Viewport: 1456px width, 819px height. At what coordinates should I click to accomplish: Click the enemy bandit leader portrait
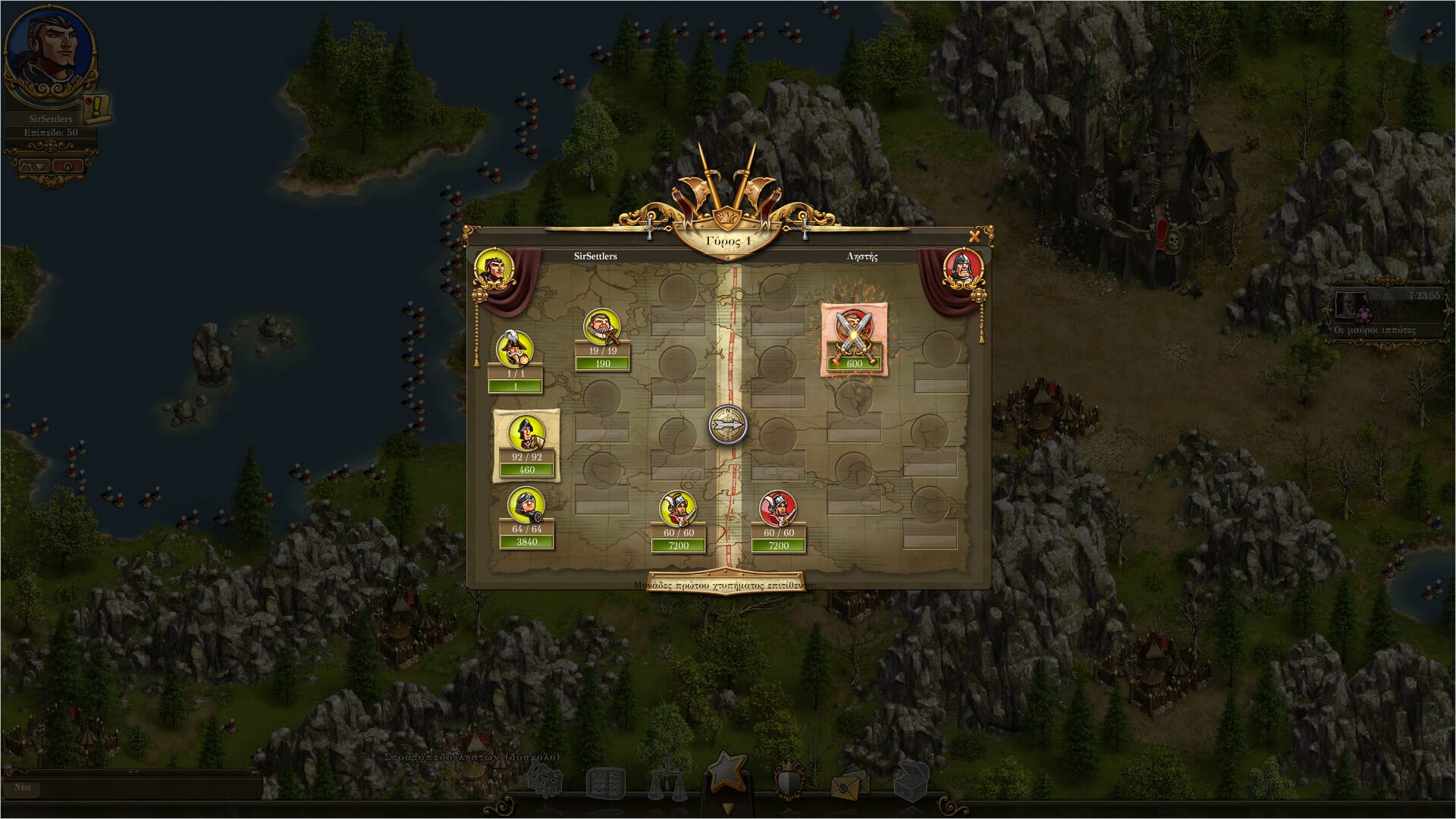(963, 268)
